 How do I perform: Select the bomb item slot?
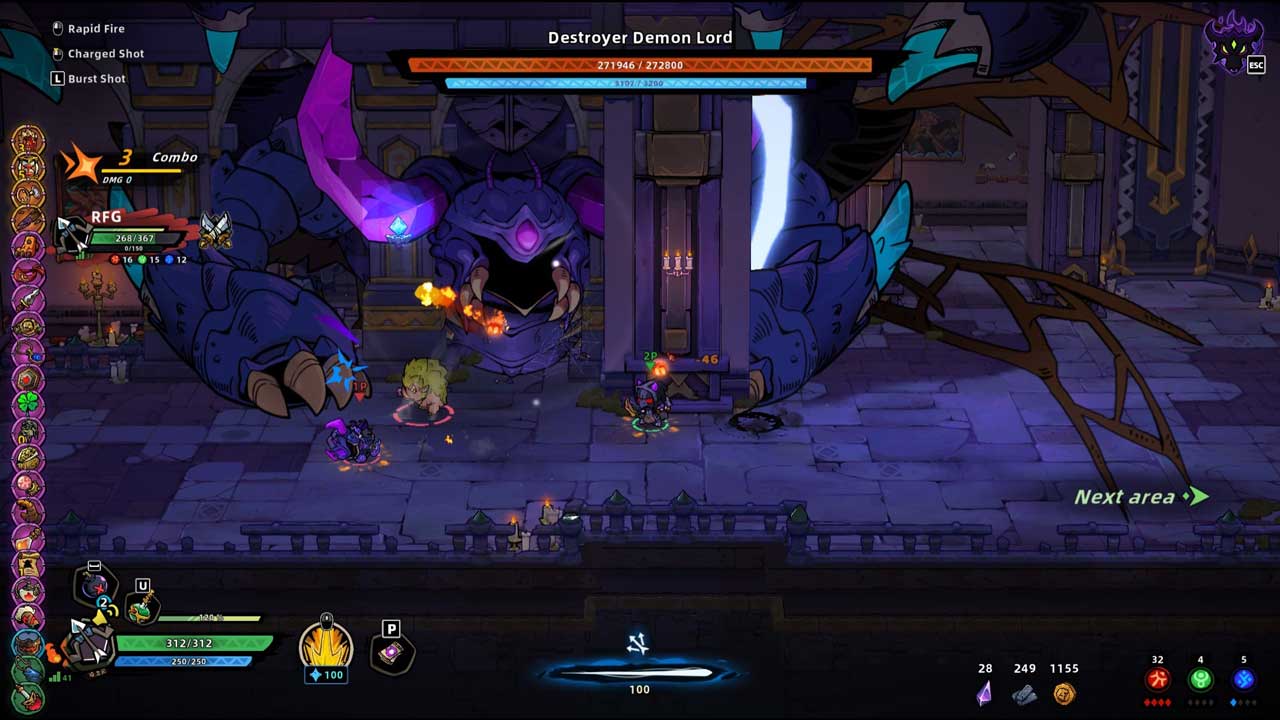pos(97,586)
